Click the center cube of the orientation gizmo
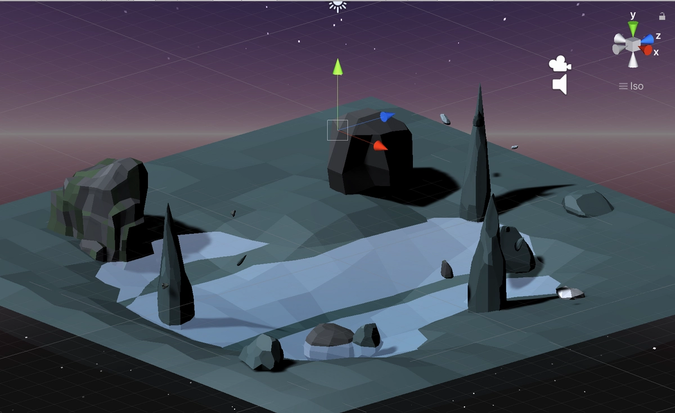Image resolution: width=675 pixels, height=413 pixels. point(632,43)
